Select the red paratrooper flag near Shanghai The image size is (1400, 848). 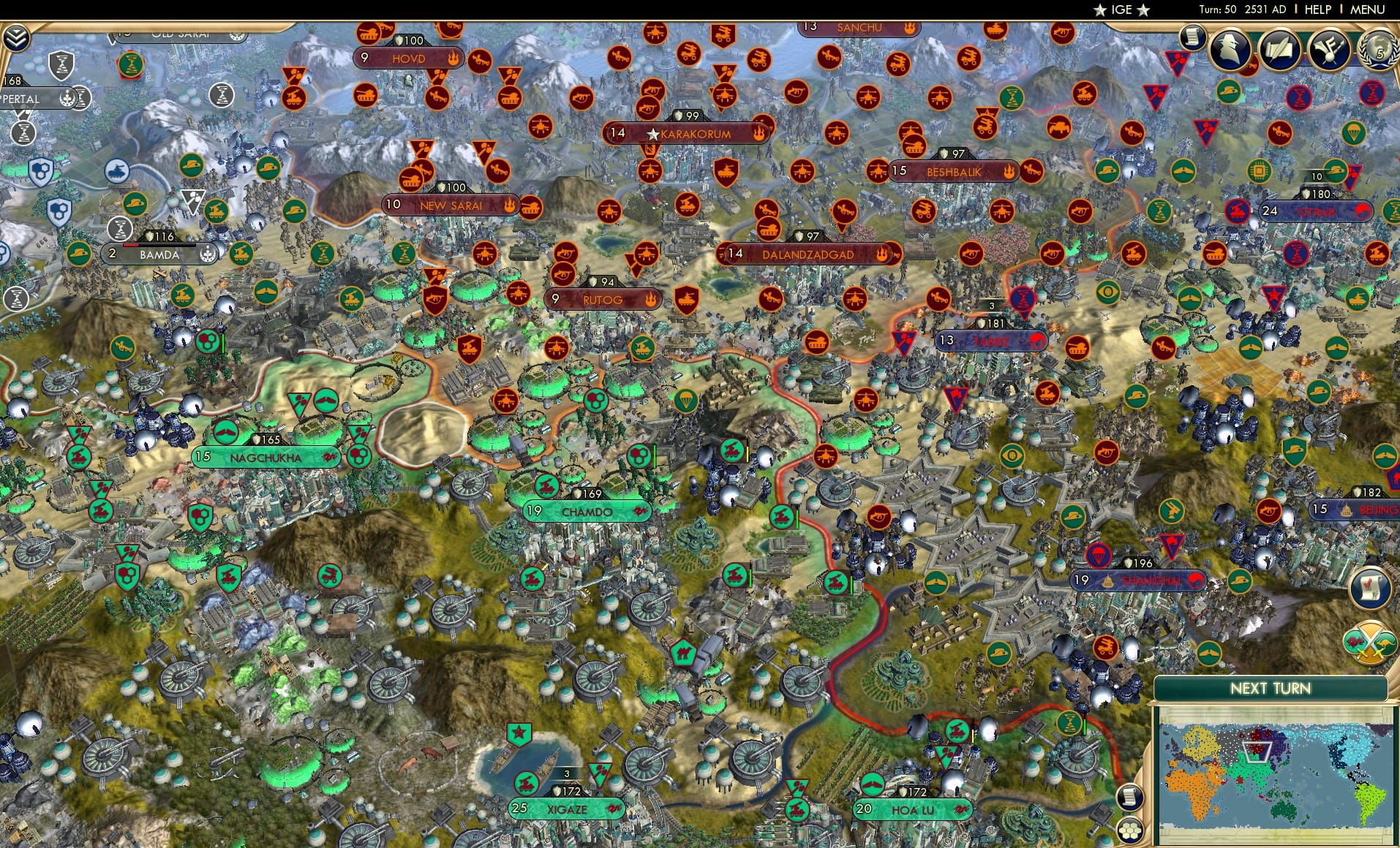[x=1099, y=555]
